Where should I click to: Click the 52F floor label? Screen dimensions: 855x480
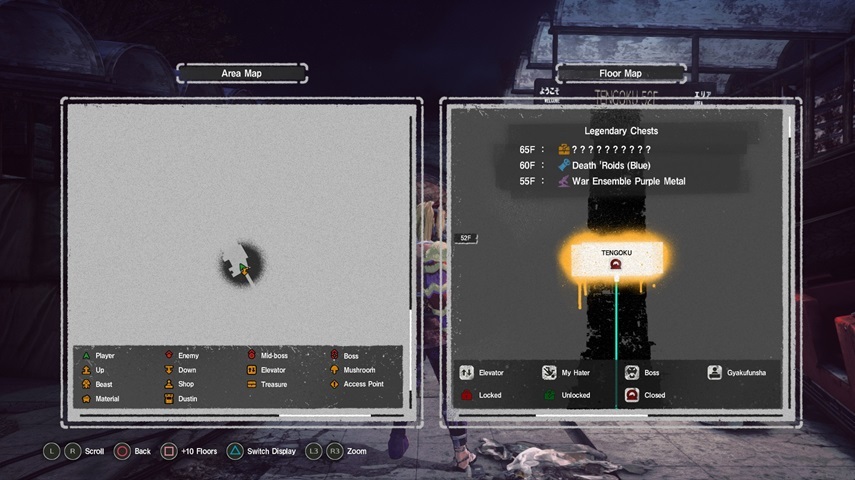(466, 238)
